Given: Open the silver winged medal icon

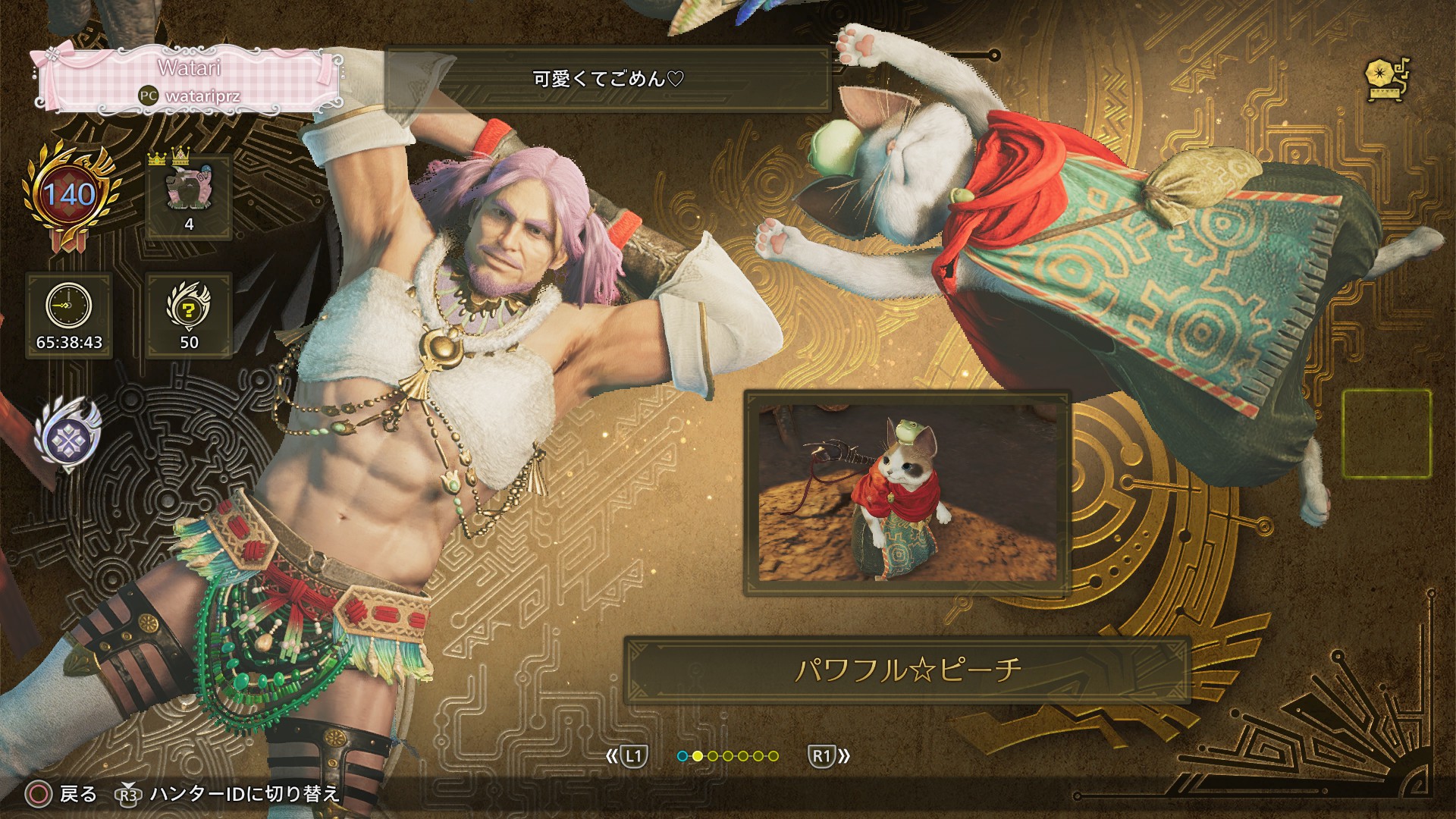Looking at the screenshot, I should click(67, 436).
